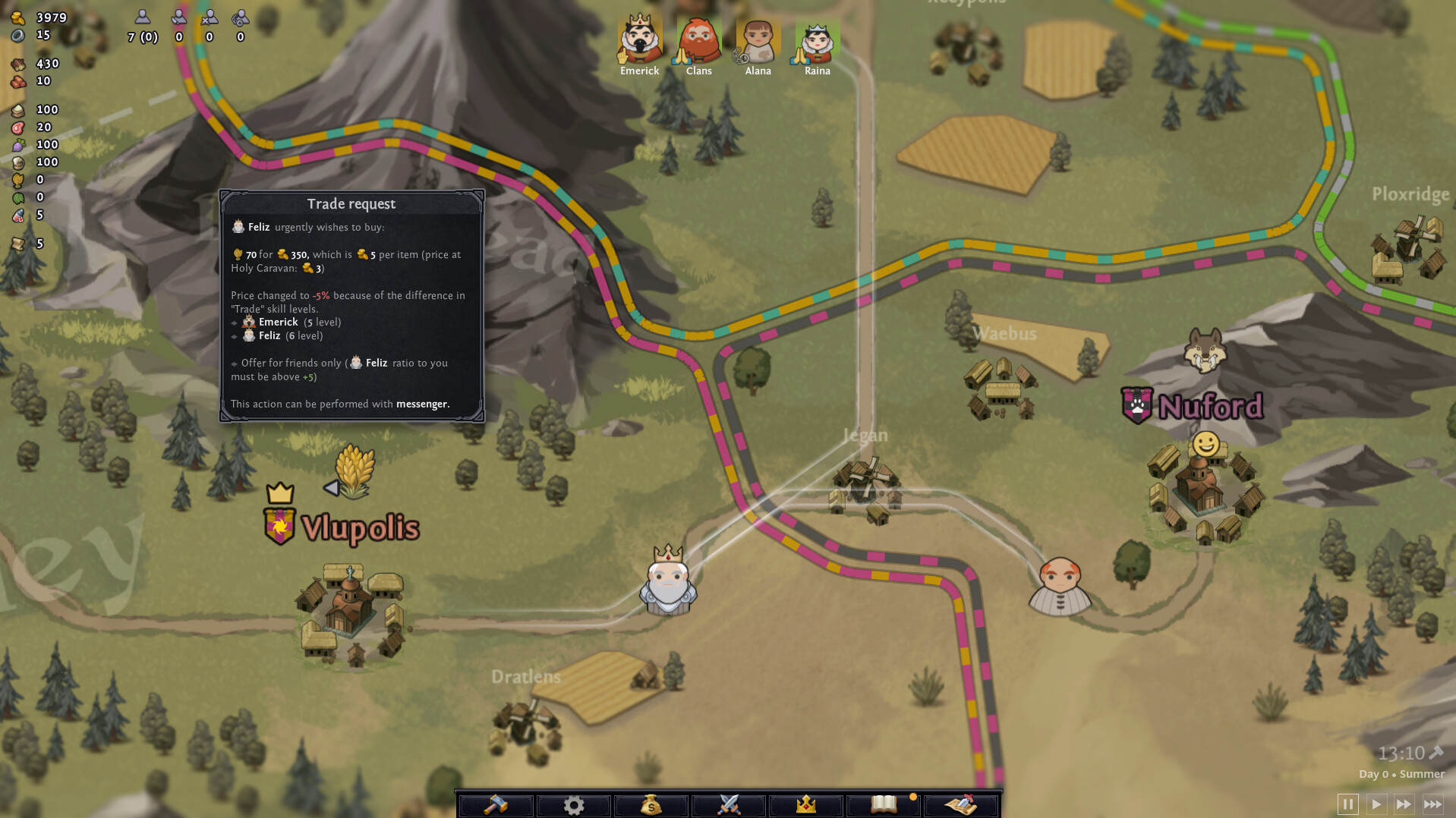Select Raina's portrait at top
Viewport: 1456px width, 818px height.
click(817, 36)
